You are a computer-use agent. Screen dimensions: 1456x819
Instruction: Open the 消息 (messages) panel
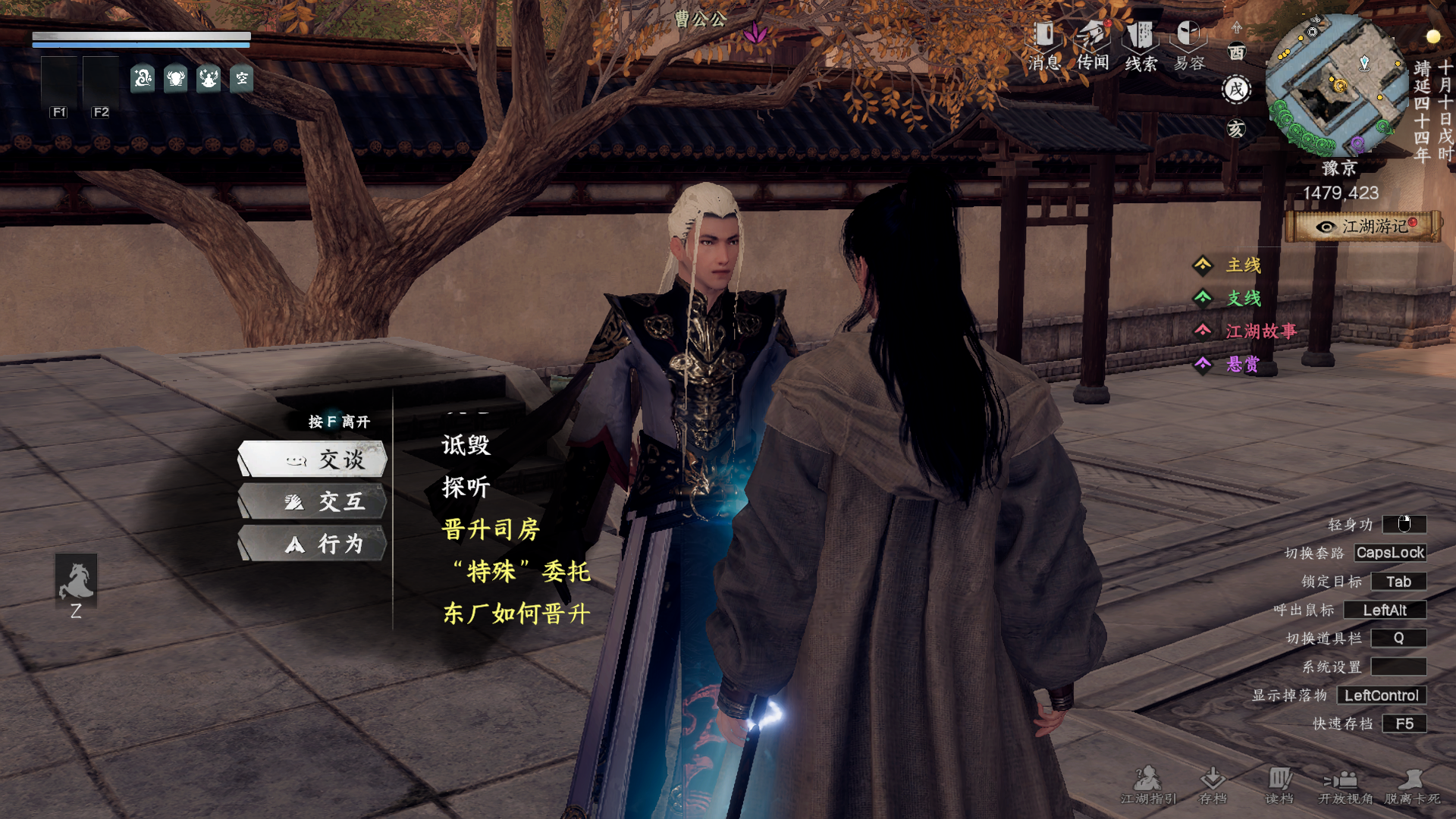point(1046,34)
